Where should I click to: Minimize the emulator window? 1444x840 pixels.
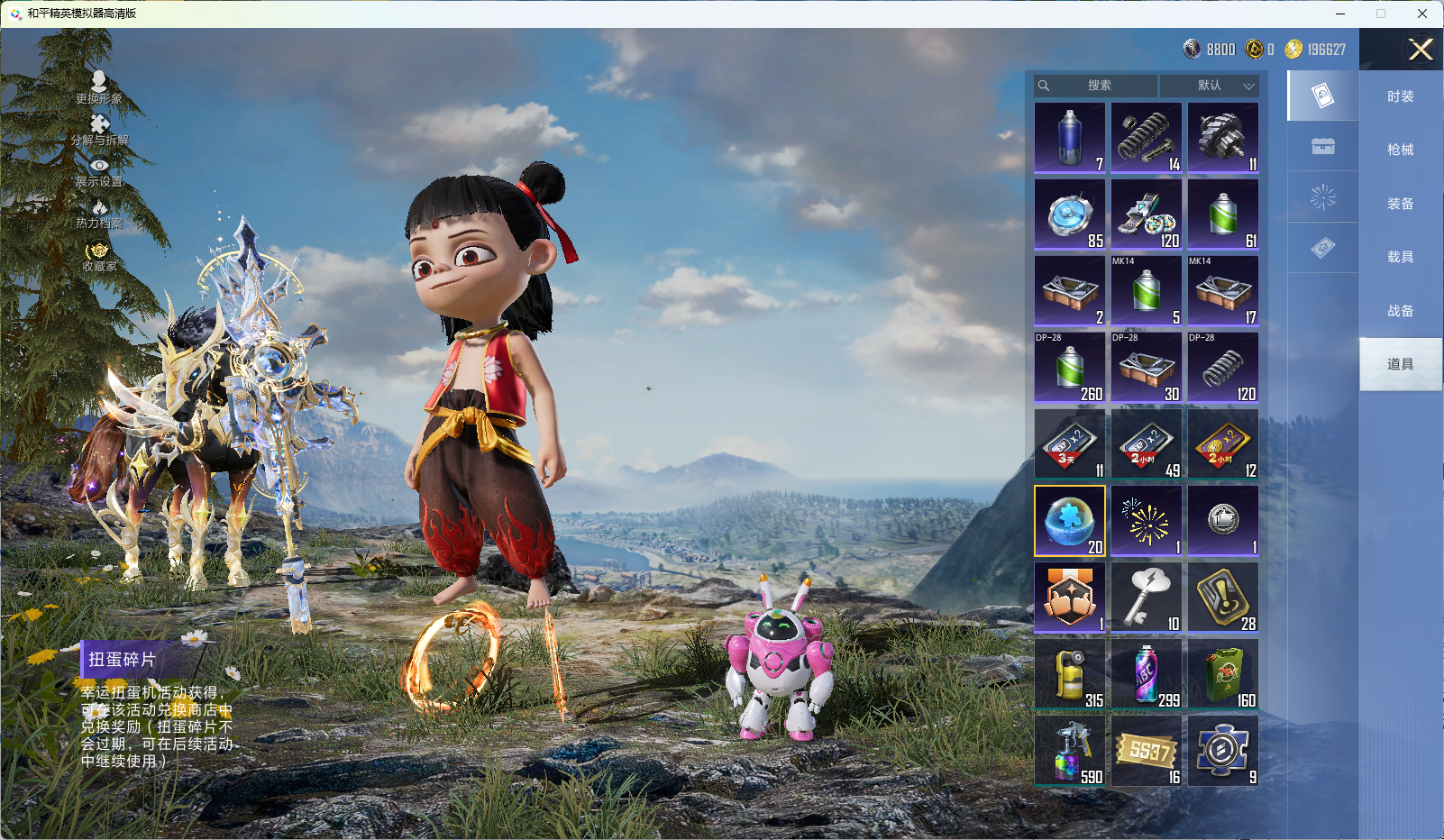[1340, 14]
